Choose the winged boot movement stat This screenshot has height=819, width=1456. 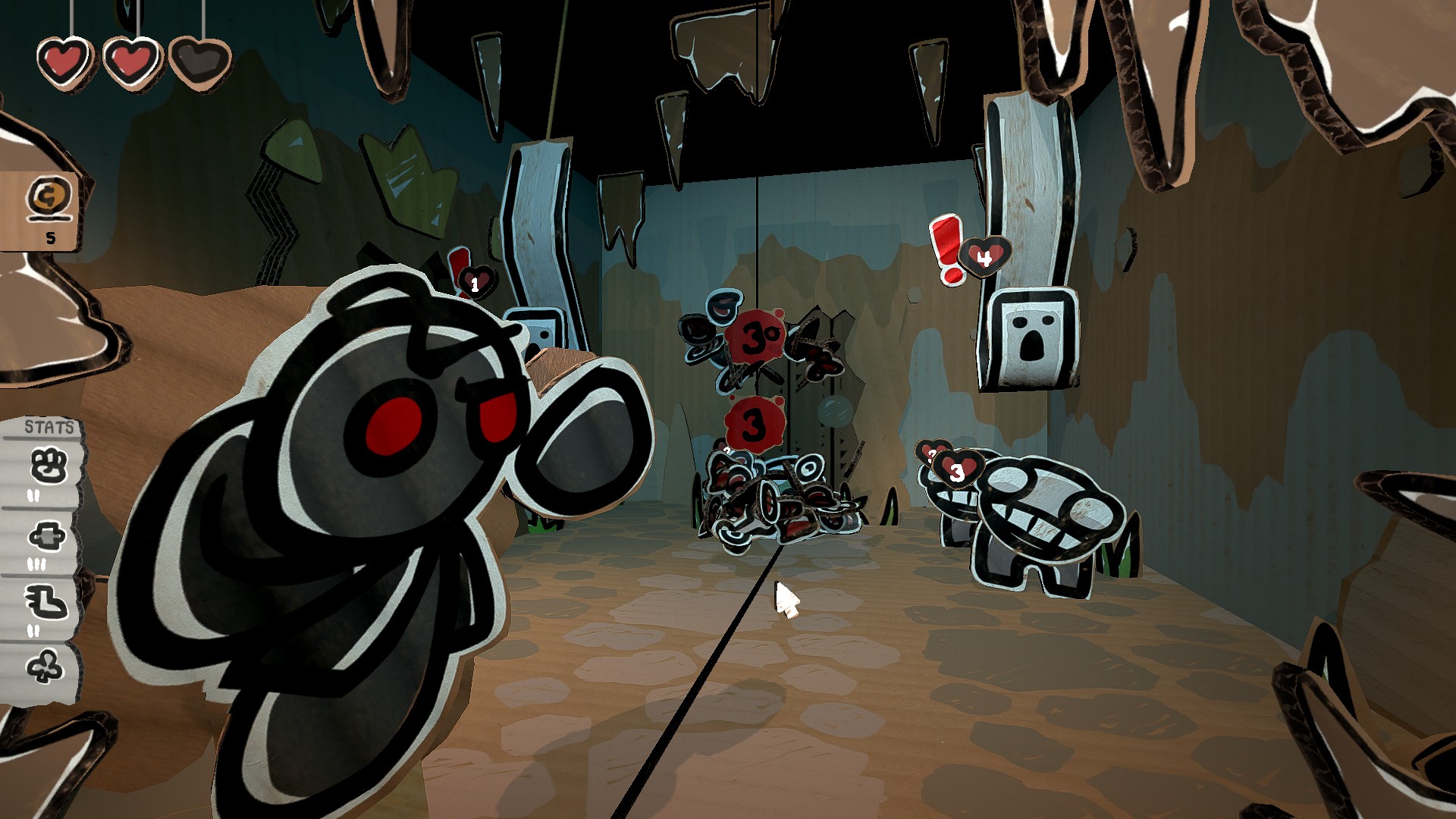click(47, 603)
